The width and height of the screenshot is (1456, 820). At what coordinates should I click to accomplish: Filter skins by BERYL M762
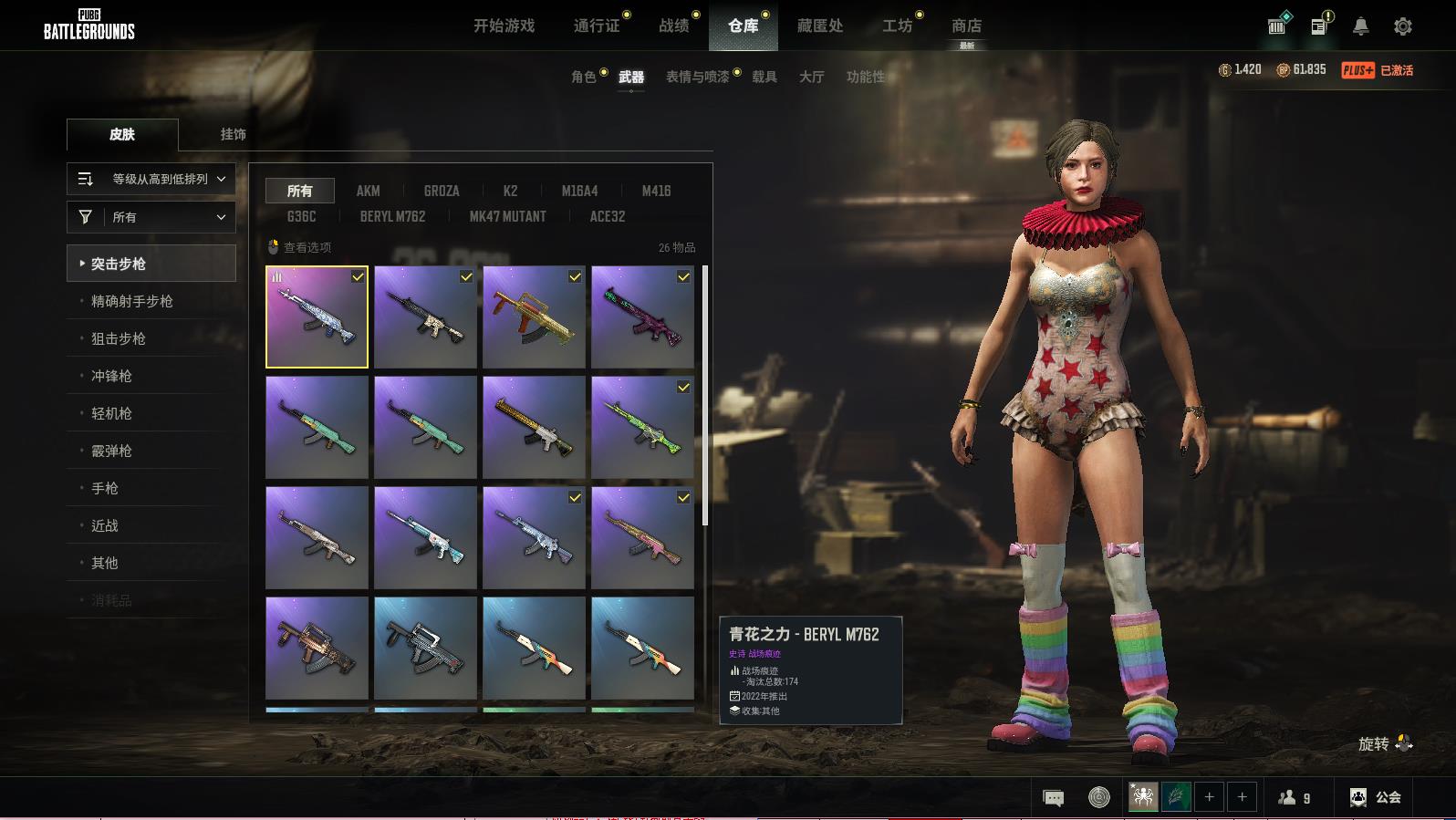tap(392, 216)
